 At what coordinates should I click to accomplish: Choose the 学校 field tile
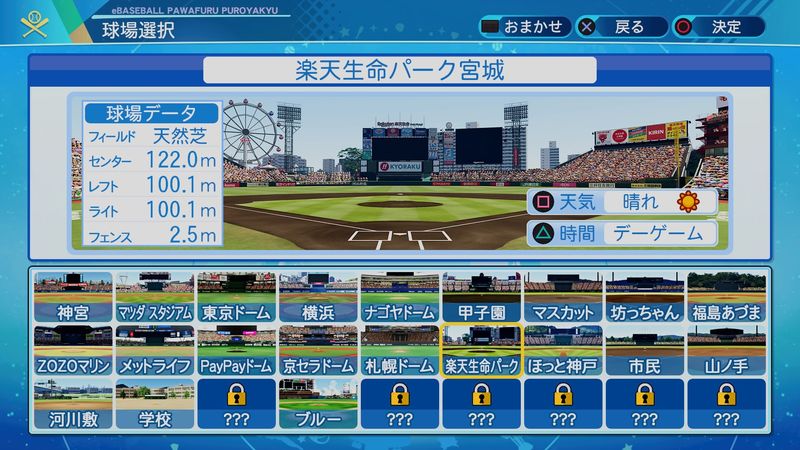click(x=155, y=404)
